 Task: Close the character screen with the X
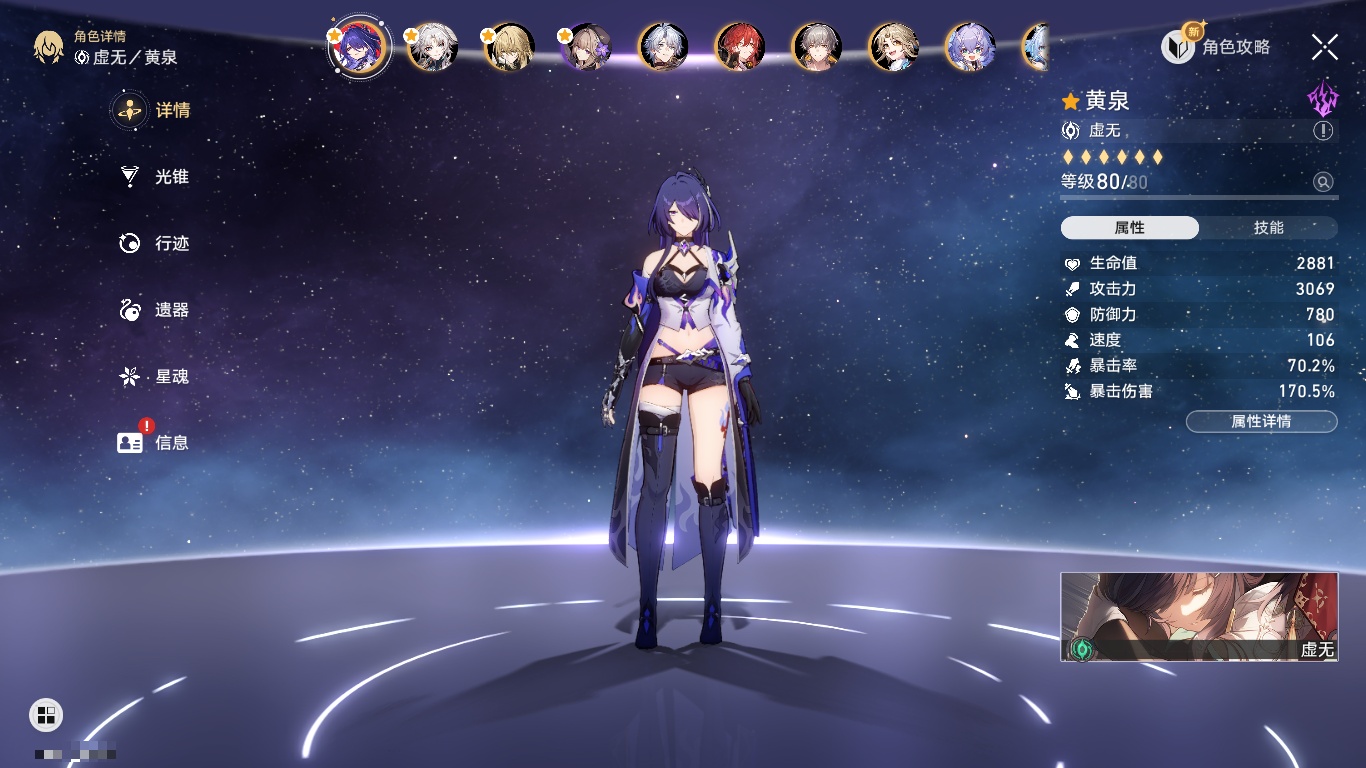(1325, 46)
